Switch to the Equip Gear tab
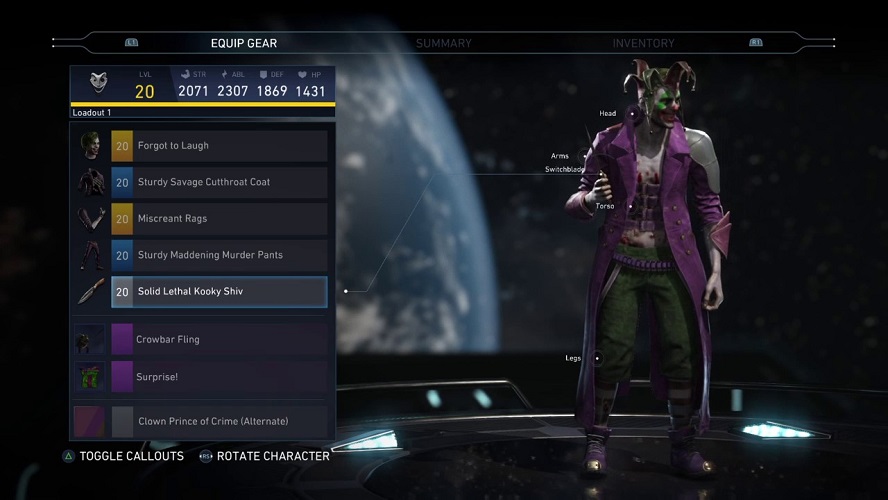The height and width of the screenshot is (500, 888). tap(243, 43)
